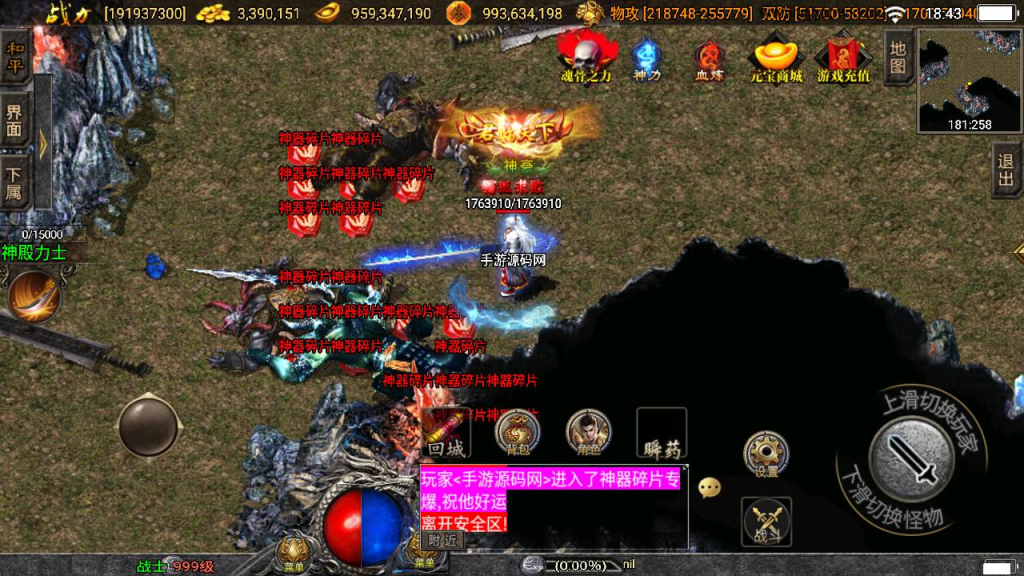Switch chat to the 附近 channel
The image size is (1024, 576).
442,540
